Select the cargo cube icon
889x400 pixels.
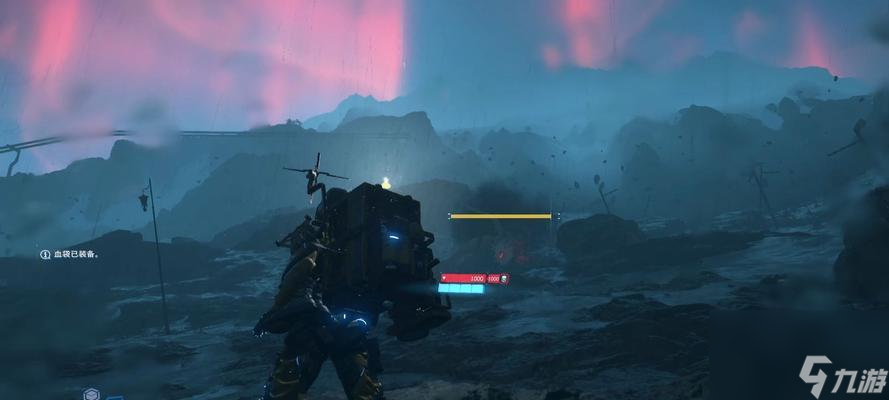click(92, 394)
